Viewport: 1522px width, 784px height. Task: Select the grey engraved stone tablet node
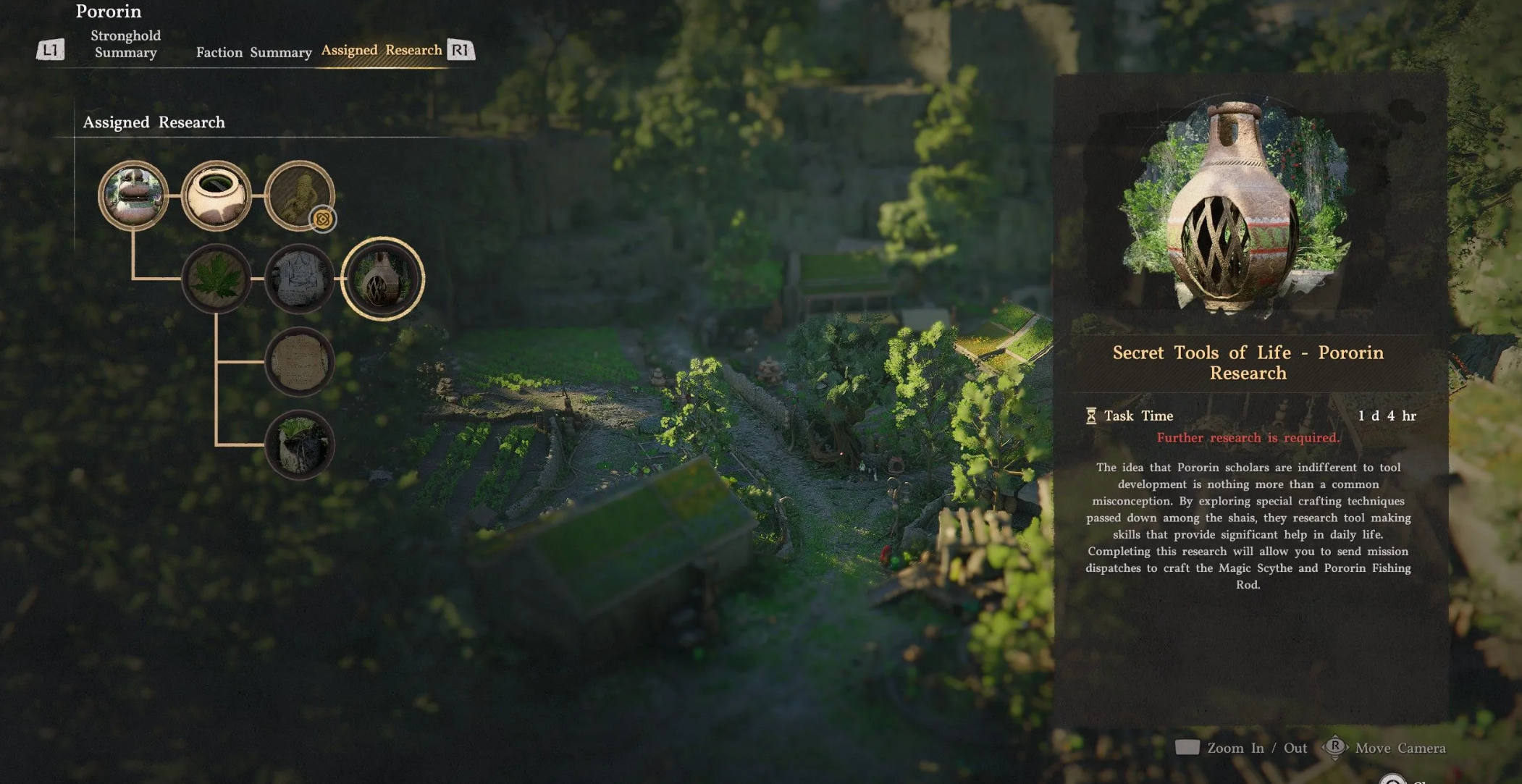point(299,279)
